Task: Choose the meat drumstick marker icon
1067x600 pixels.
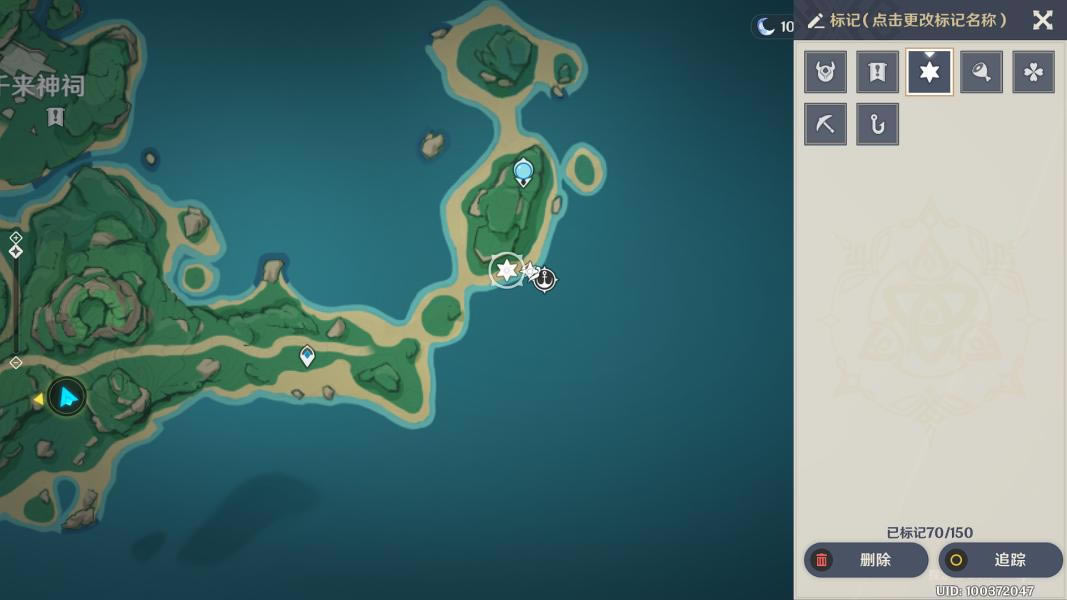Action: click(981, 72)
